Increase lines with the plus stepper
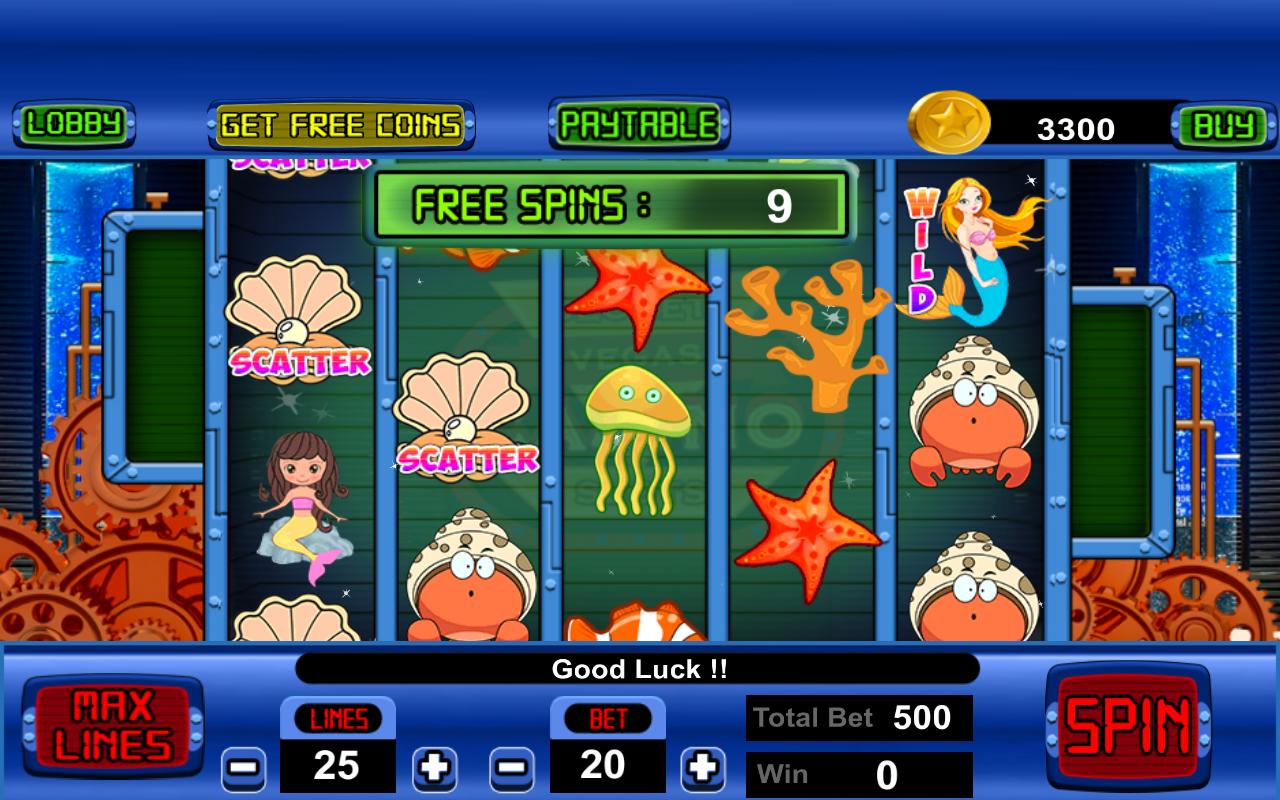The image size is (1280, 800). [434, 770]
